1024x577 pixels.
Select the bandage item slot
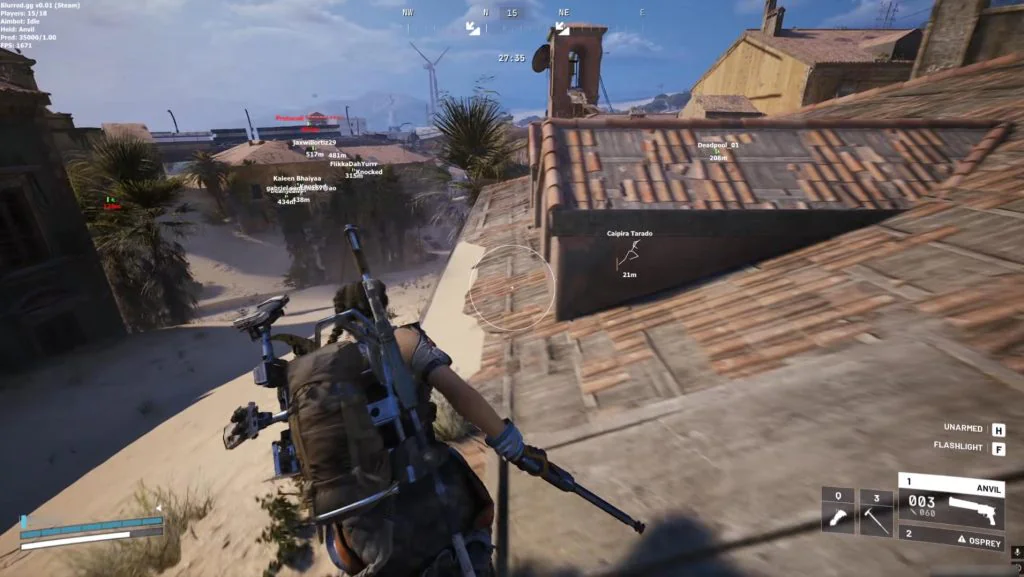tap(838, 511)
